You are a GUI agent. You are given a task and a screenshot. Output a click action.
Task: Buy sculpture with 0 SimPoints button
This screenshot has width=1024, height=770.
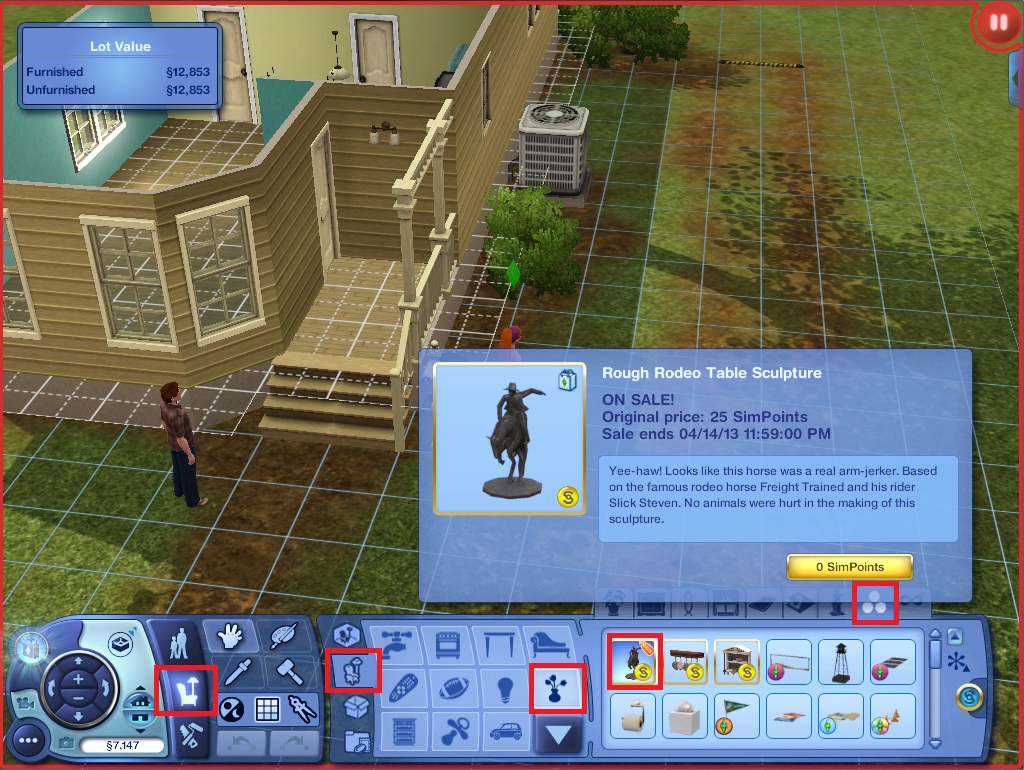pos(849,567)
